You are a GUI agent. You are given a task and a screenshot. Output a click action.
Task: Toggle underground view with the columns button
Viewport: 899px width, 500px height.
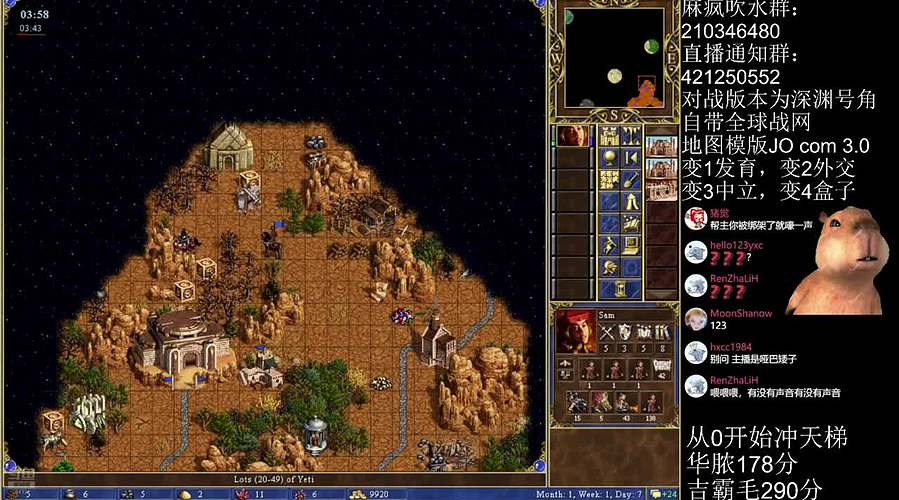631,136
